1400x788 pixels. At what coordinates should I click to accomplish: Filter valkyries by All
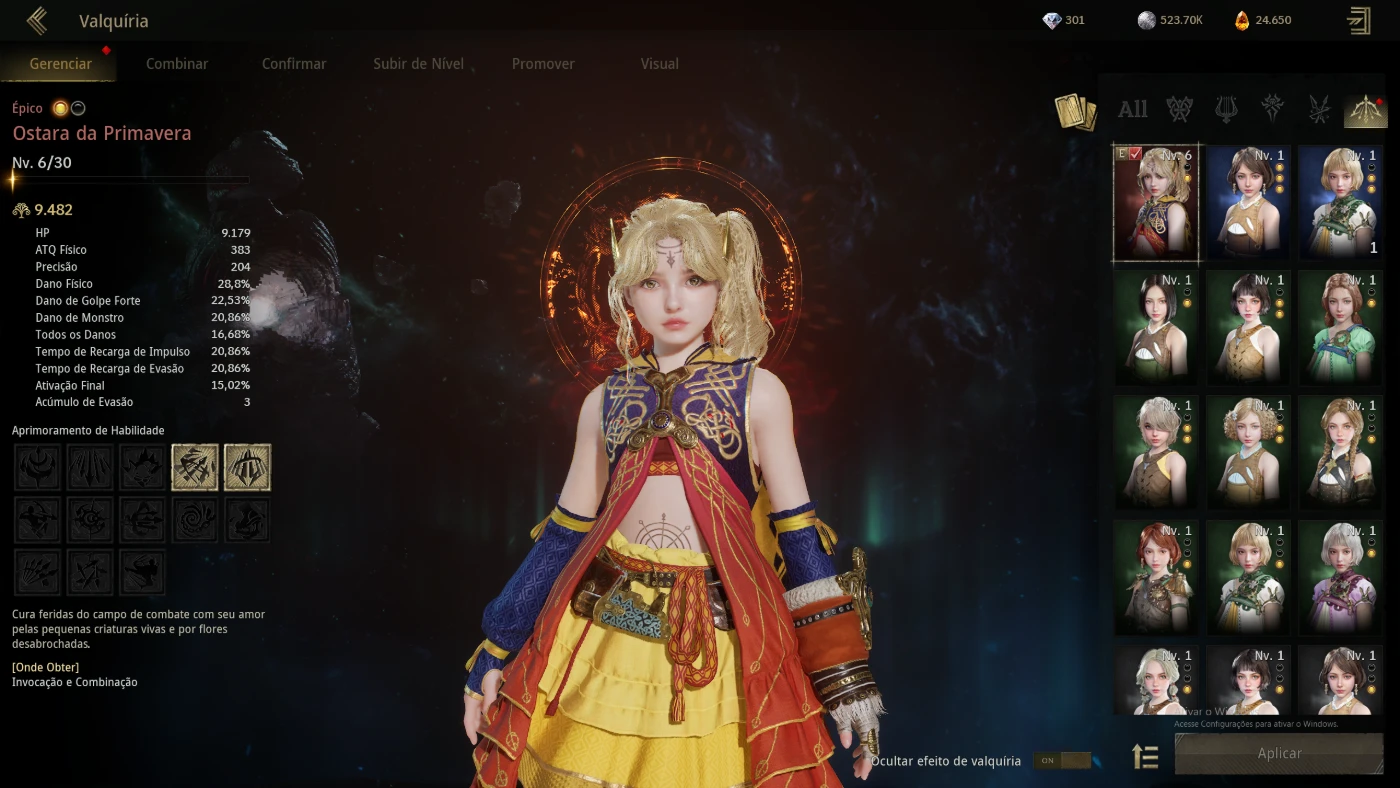pyautogui.click(x=1132, y=109)
